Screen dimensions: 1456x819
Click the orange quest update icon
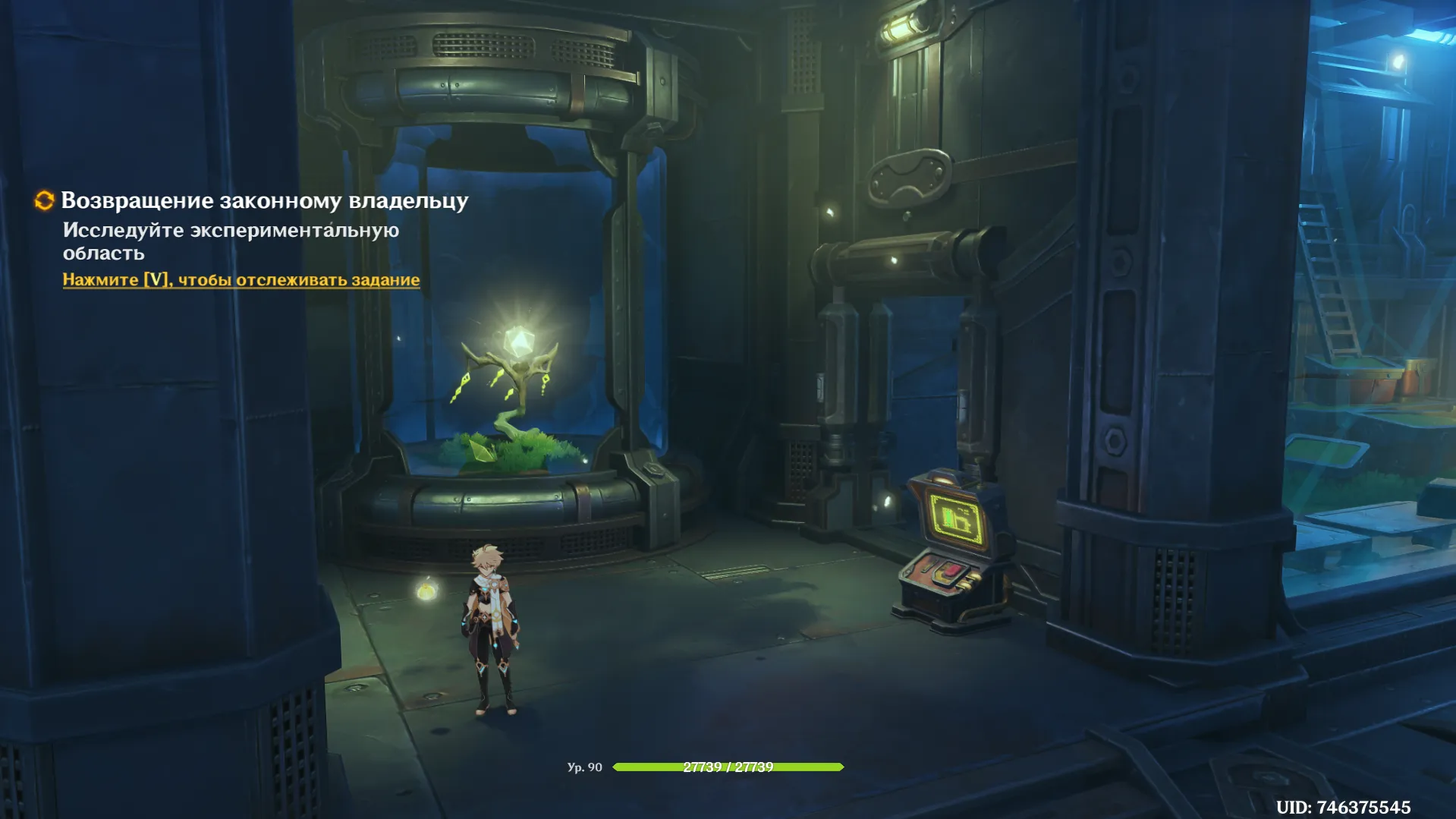(x=44, y=200)
